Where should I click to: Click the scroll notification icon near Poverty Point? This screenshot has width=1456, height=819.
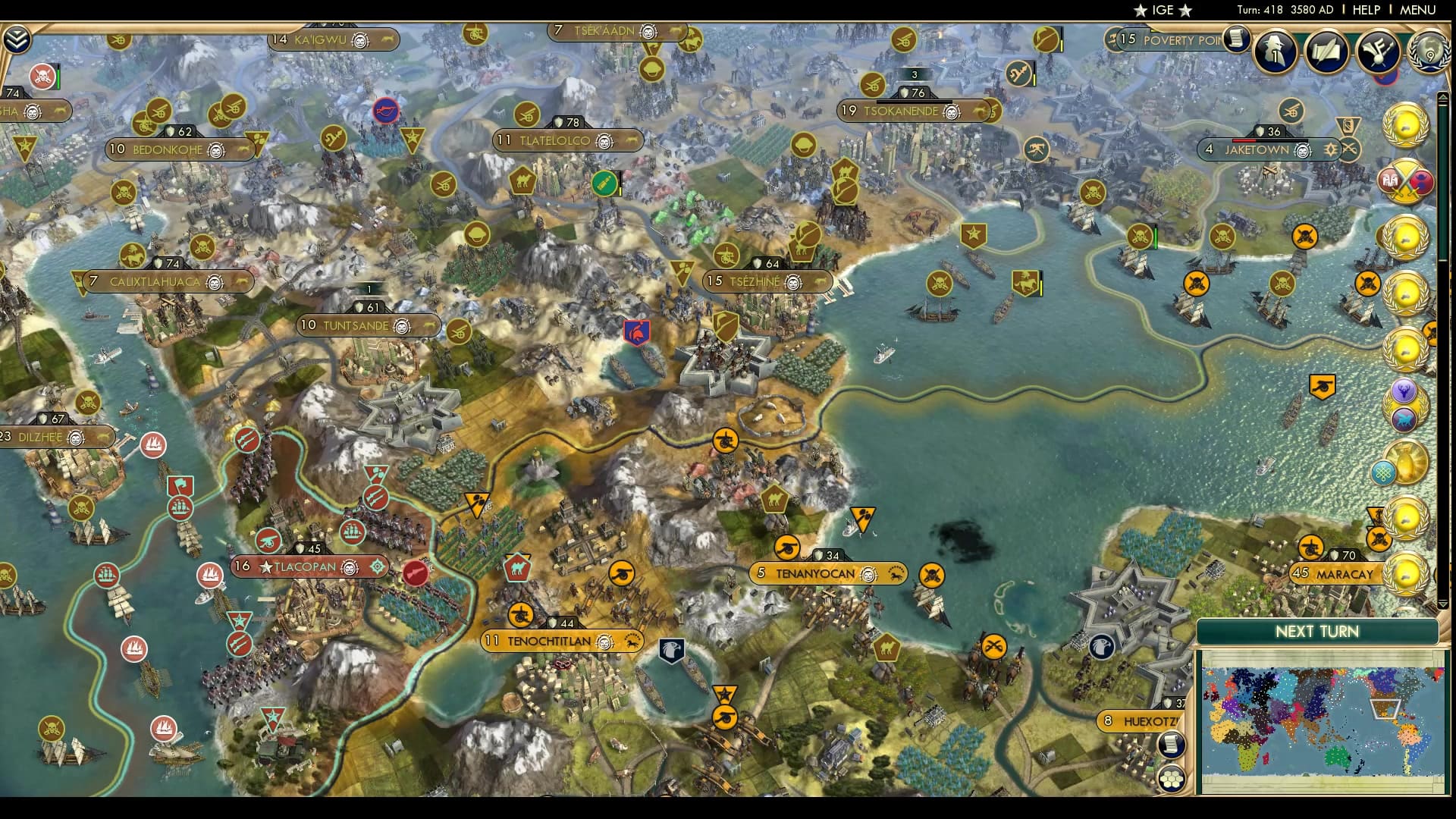(x=1238, y=39)
